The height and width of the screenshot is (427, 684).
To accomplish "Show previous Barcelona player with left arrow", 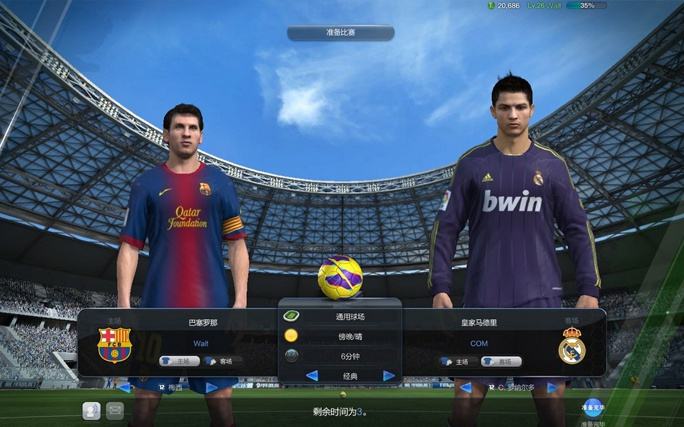I will (x=125, y=387).
